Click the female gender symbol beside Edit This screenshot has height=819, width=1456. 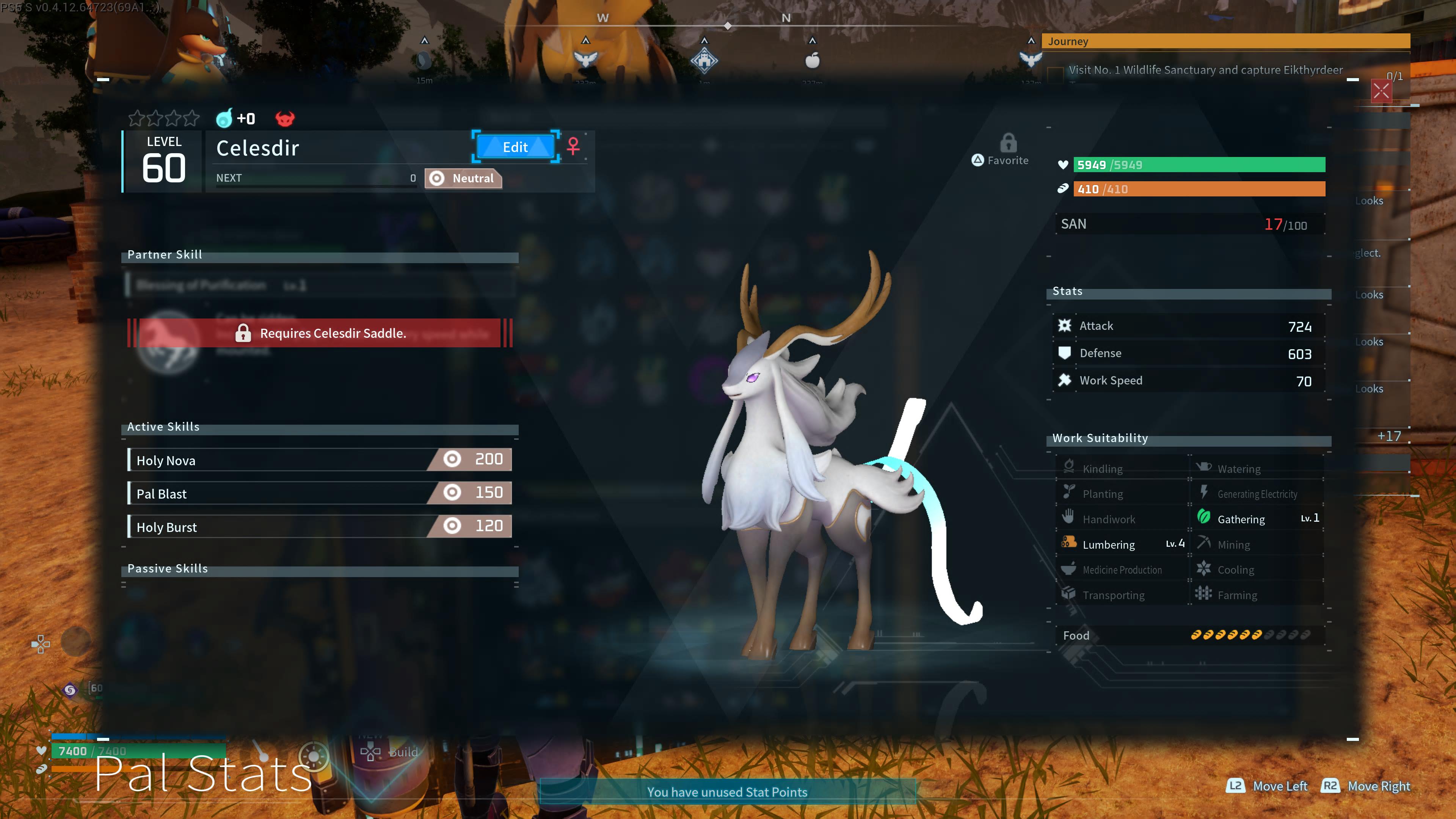pos(573,147)
